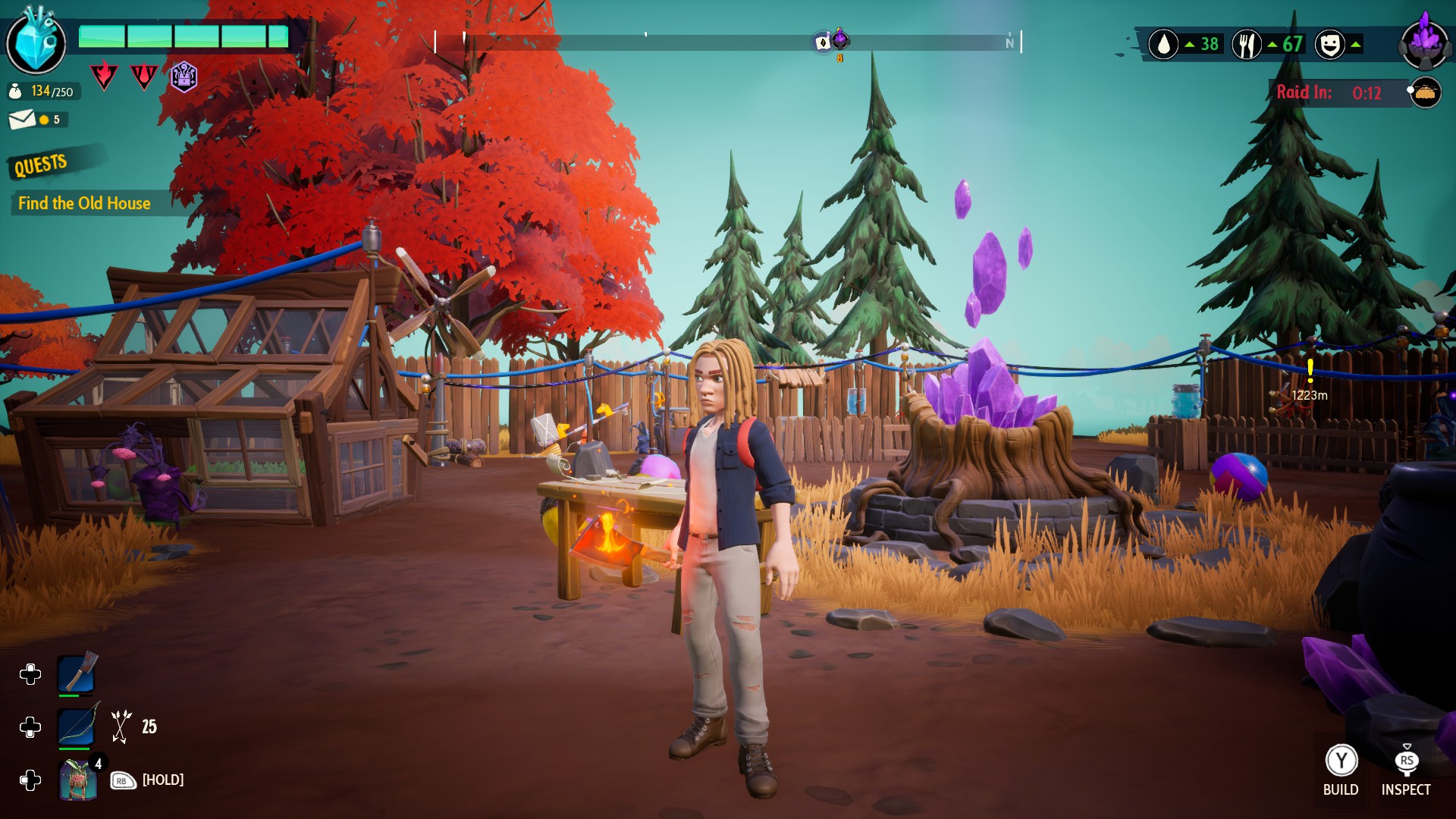
Task: Select the purple shield buff icon
Action: [x=184, y=77]
